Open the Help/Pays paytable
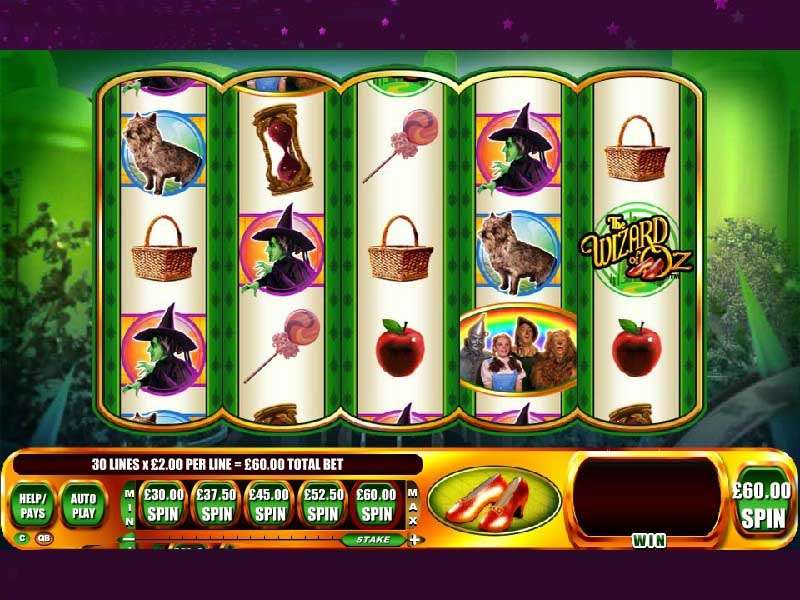The width and height of the screenshot is (800, 600). [33, 504]
